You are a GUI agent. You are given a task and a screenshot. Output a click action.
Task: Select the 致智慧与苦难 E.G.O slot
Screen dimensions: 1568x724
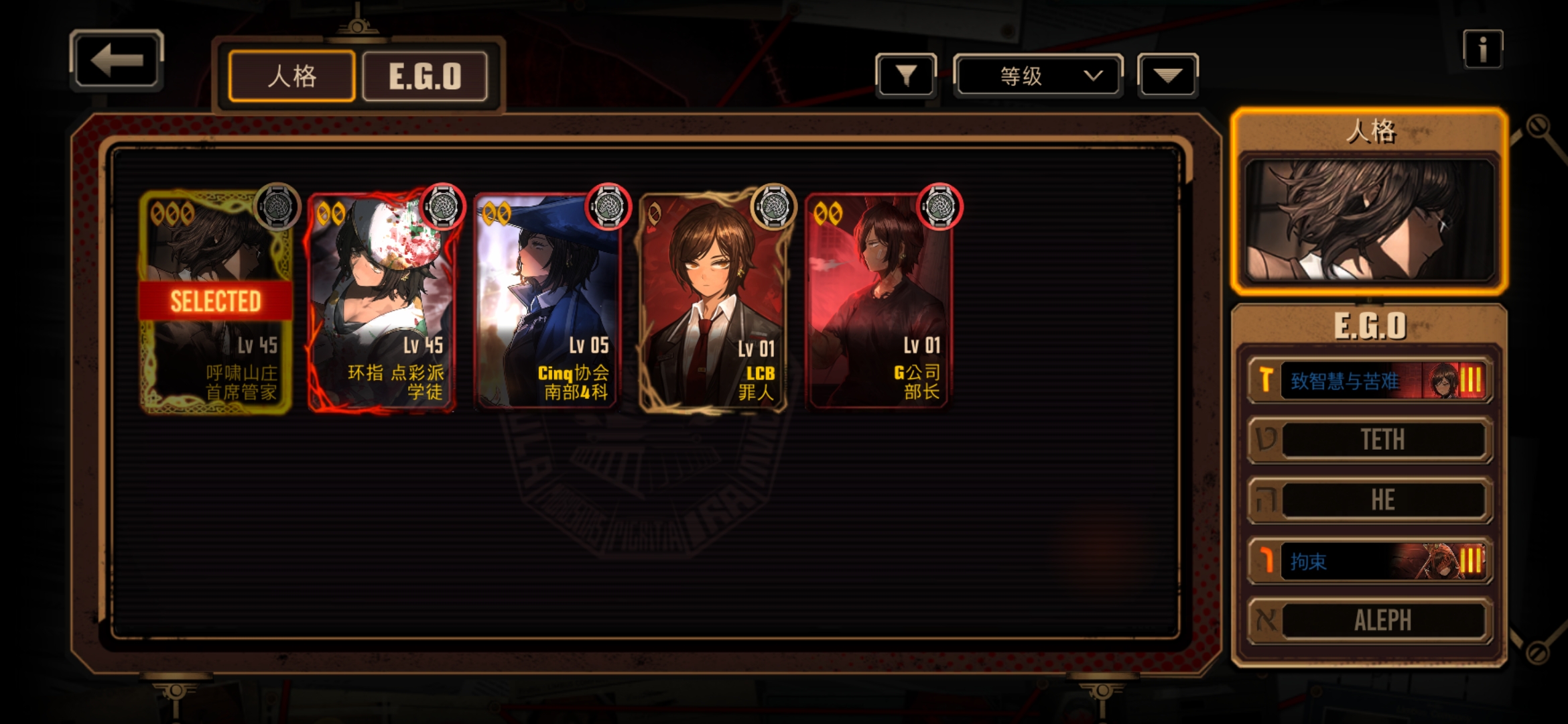[x=1370, y=381]
